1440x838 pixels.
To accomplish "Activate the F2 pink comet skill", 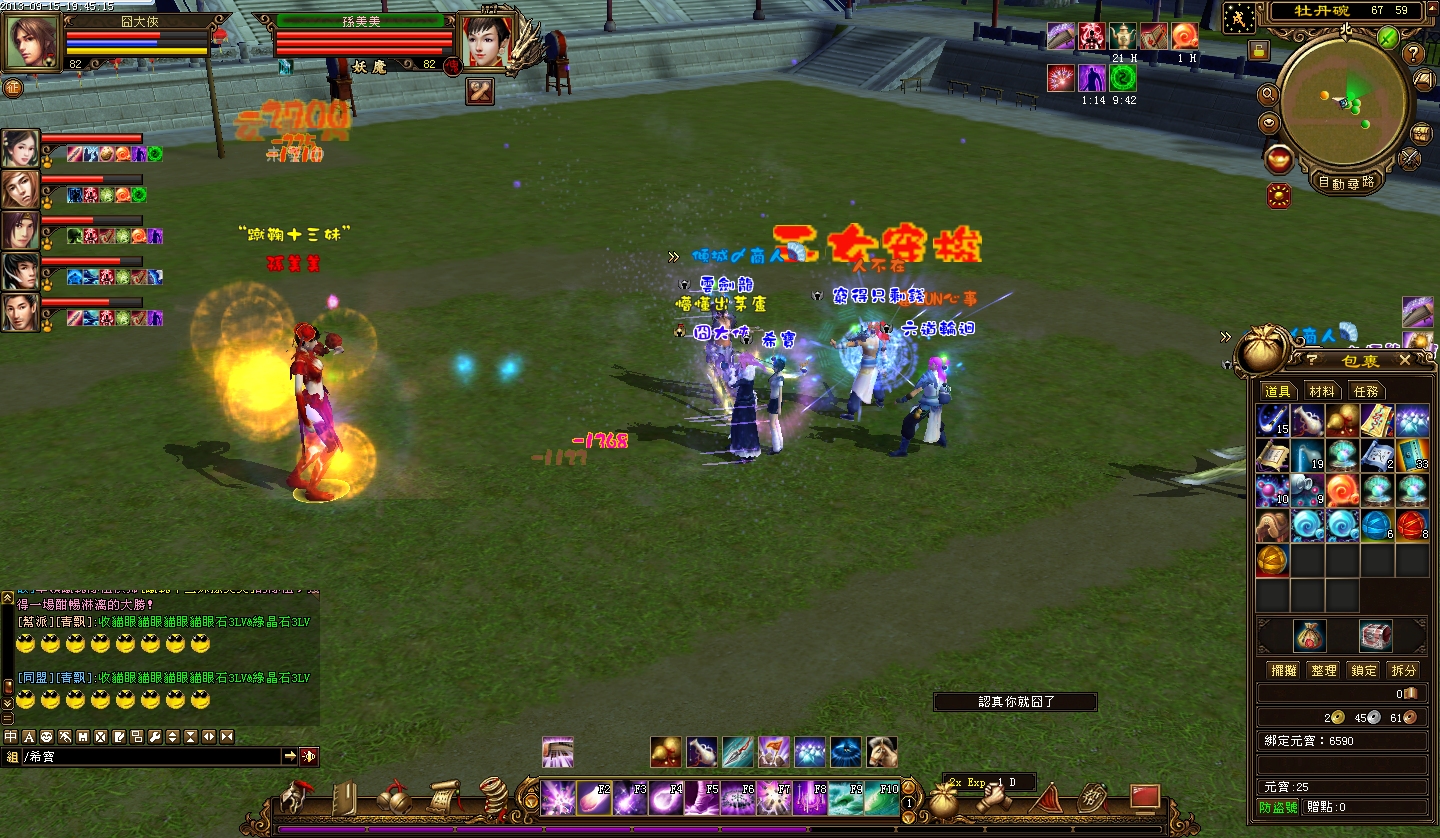I will [x=594, y=798].
